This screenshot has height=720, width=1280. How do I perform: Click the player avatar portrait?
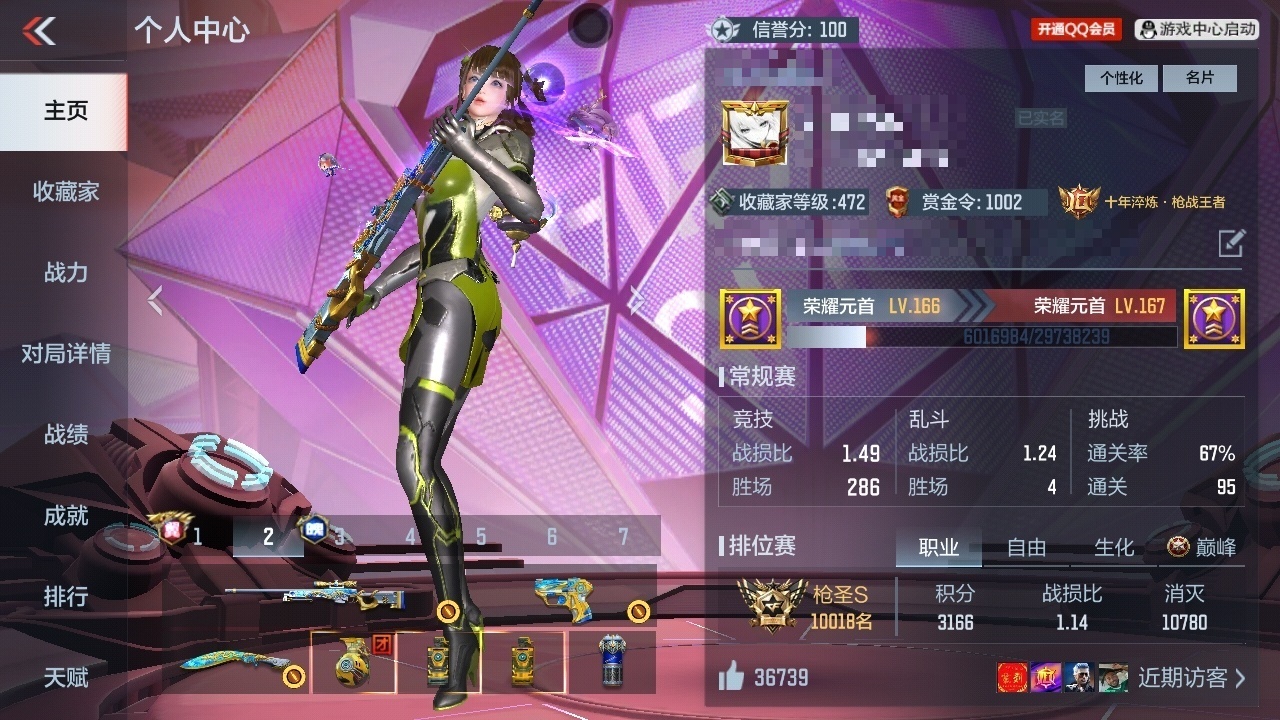coord(755,133)
